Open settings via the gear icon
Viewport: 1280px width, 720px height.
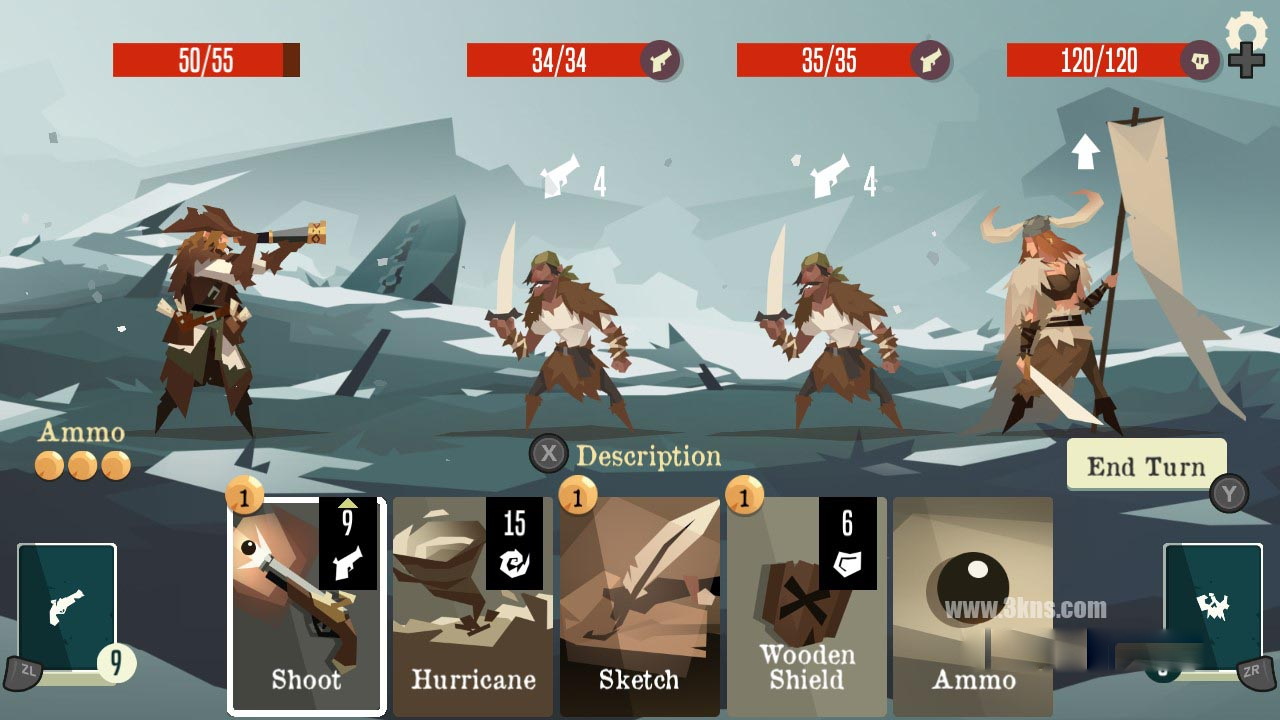pyautogui.click(x=1245, y=32)
